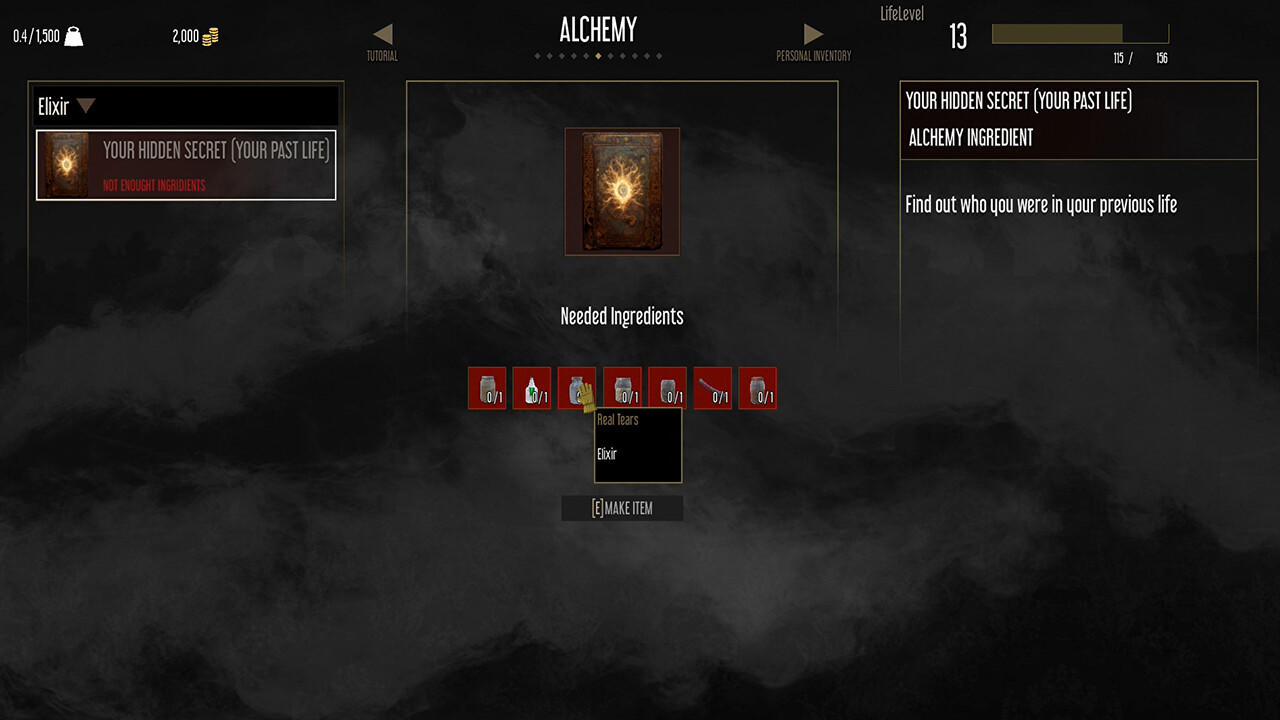Click the first jar ingredient slot
The image size is (1280, 720).
487,388
